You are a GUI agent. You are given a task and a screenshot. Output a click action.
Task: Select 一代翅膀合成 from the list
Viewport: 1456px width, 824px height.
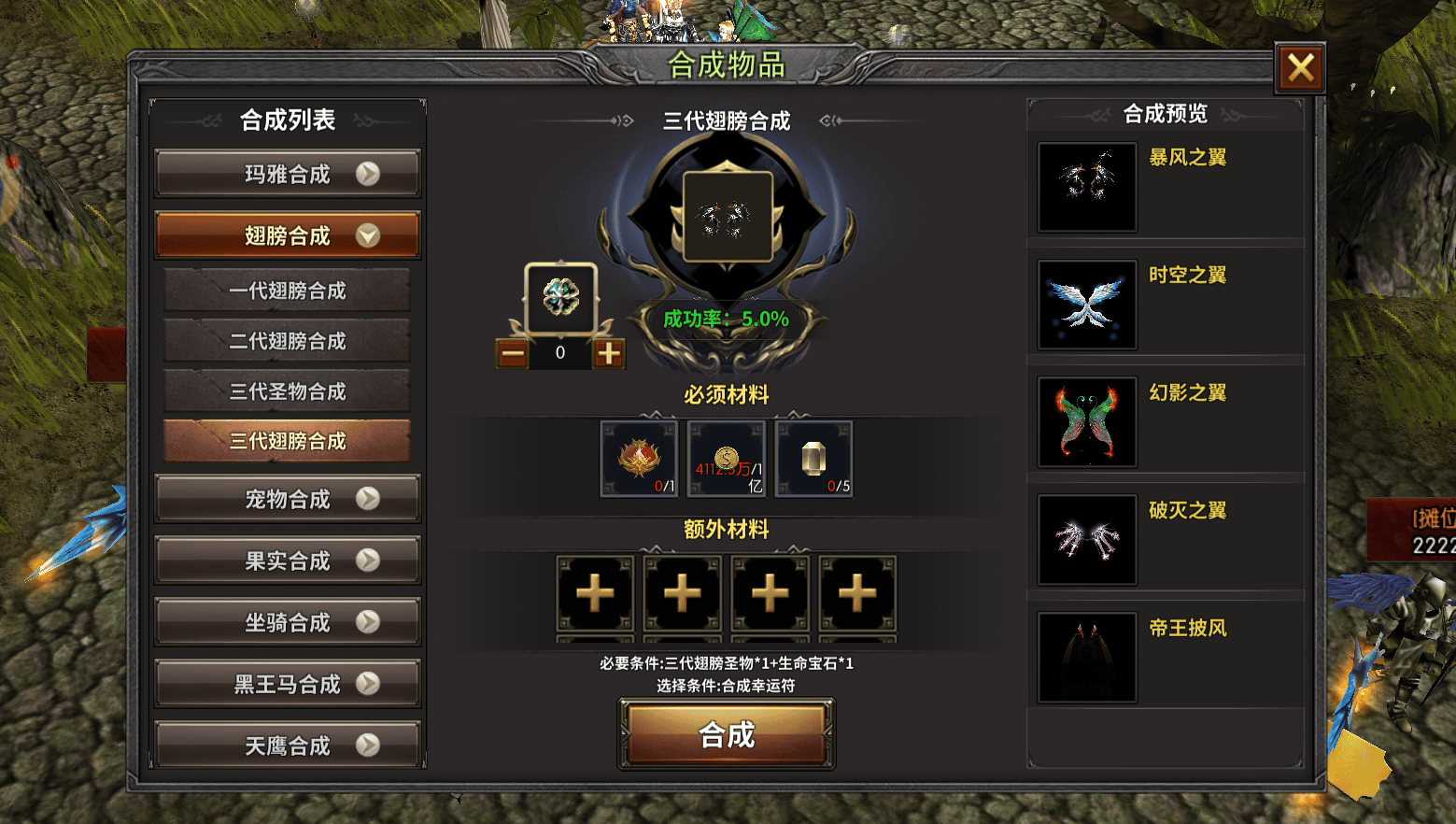click(288, 291)
